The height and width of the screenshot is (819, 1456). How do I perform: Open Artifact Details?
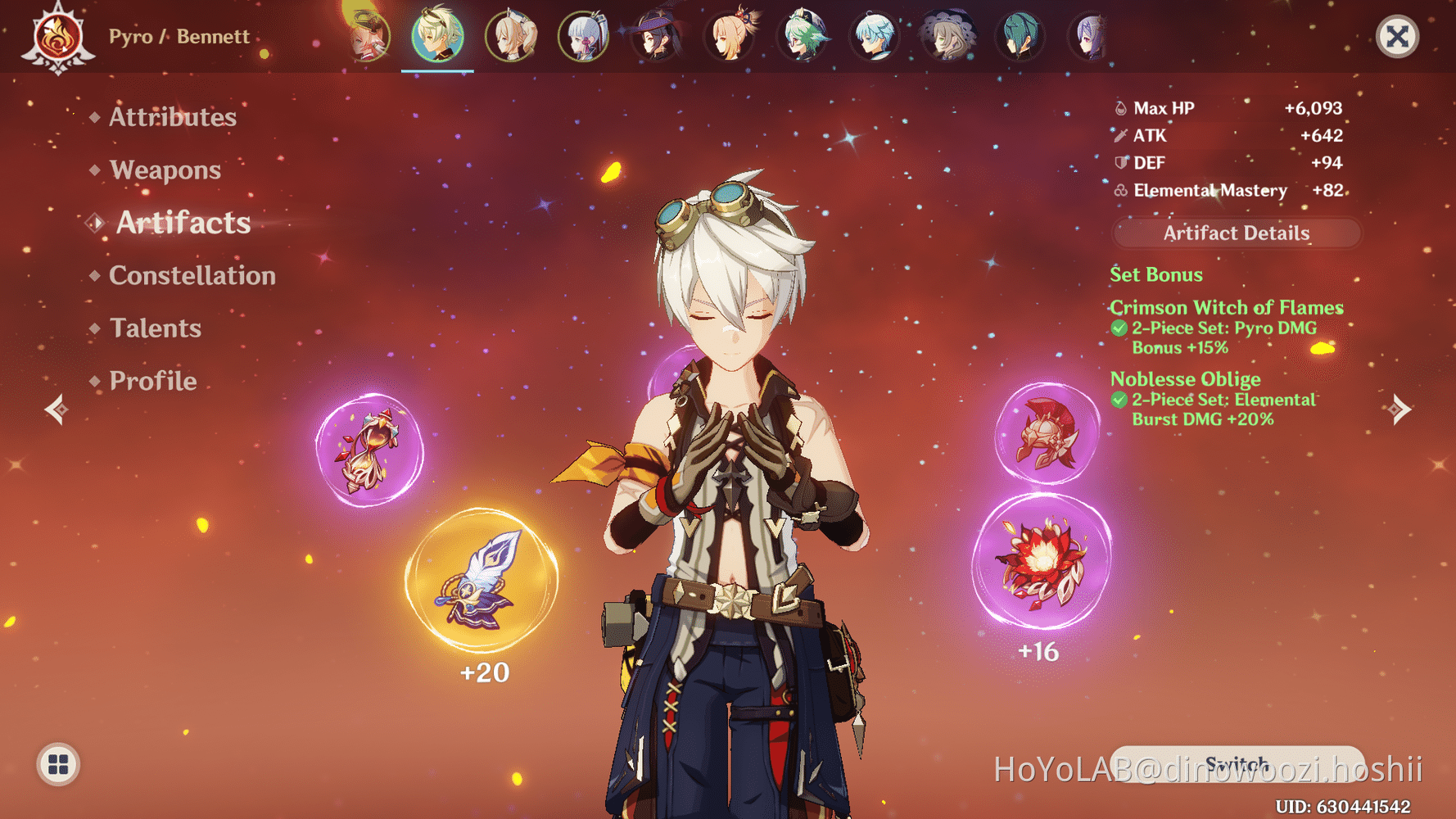1236,233
